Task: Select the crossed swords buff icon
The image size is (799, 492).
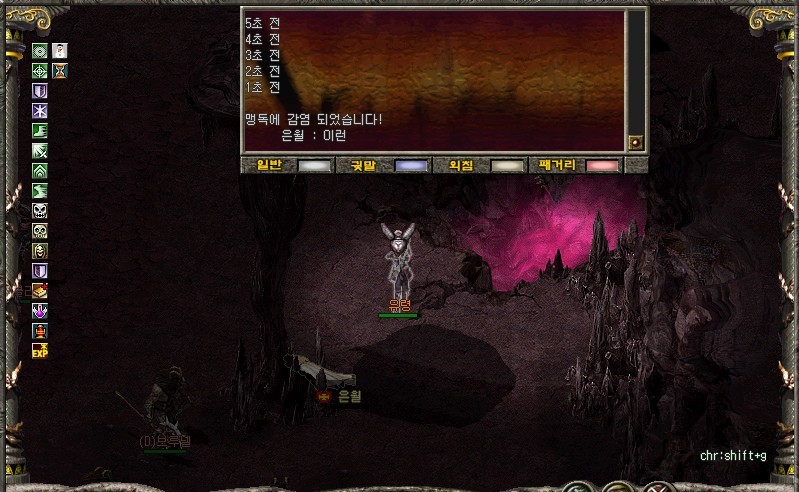Action: (x=40, y=150)
